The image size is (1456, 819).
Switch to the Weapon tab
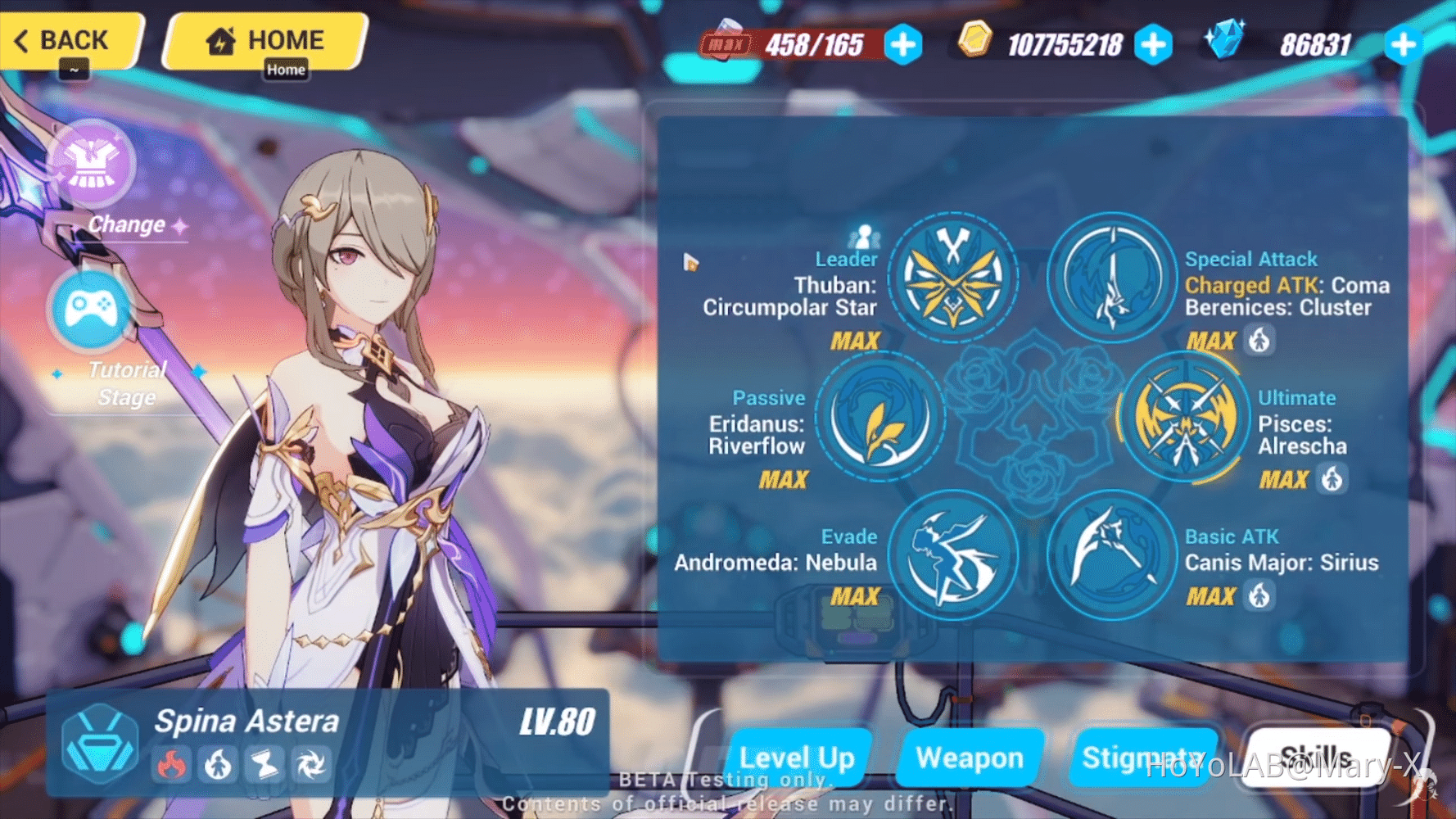tap(970, 758)
